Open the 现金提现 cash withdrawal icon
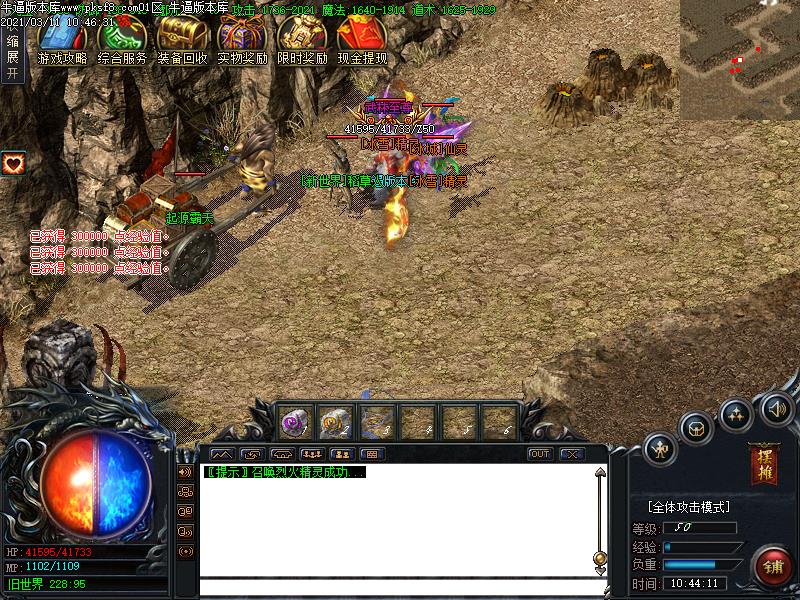The height and width of the screenshot is (600, 800). [x=362, y=40]
